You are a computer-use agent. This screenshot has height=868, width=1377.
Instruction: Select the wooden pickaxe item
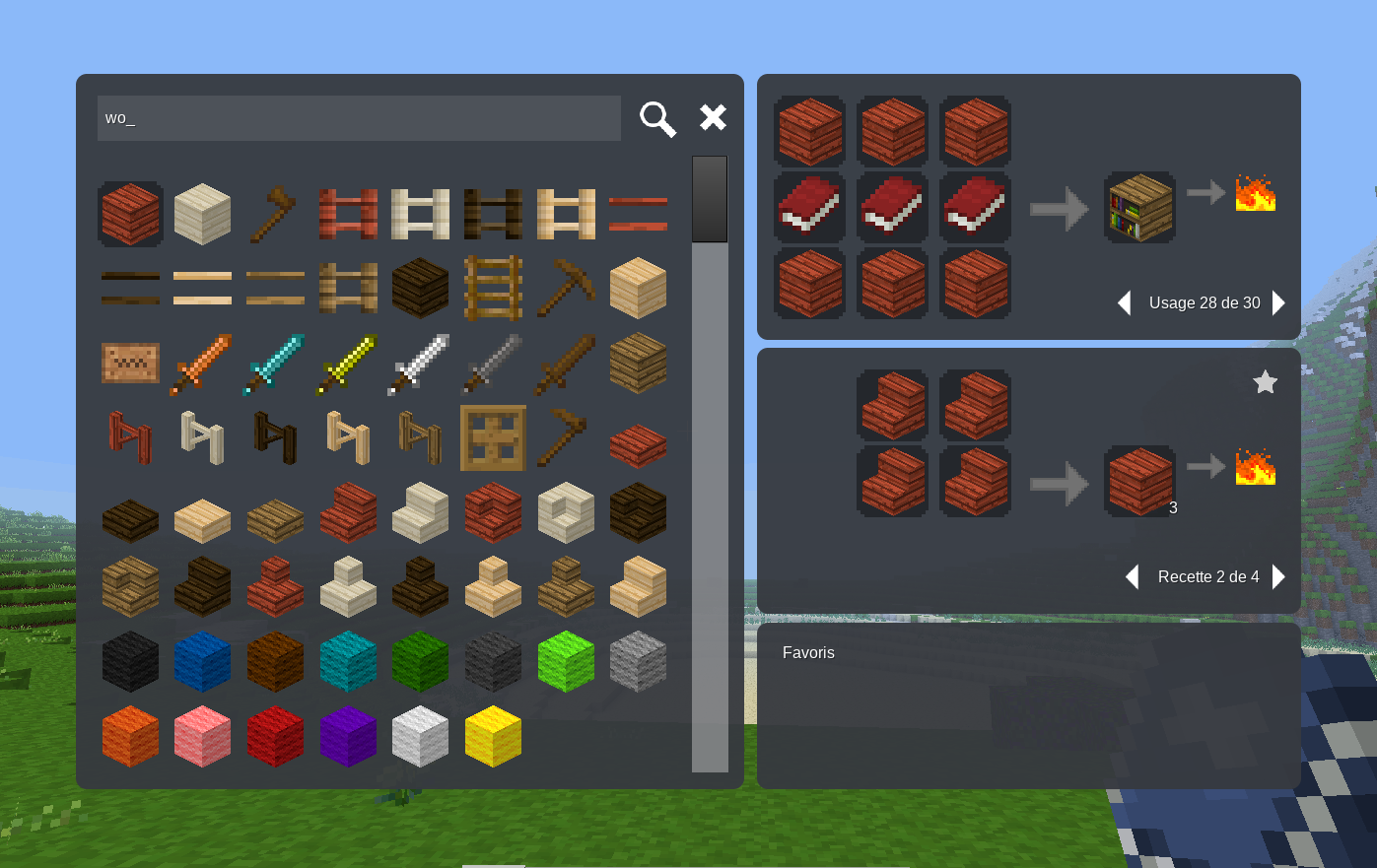pyautogui.click(x=566, y=288)
